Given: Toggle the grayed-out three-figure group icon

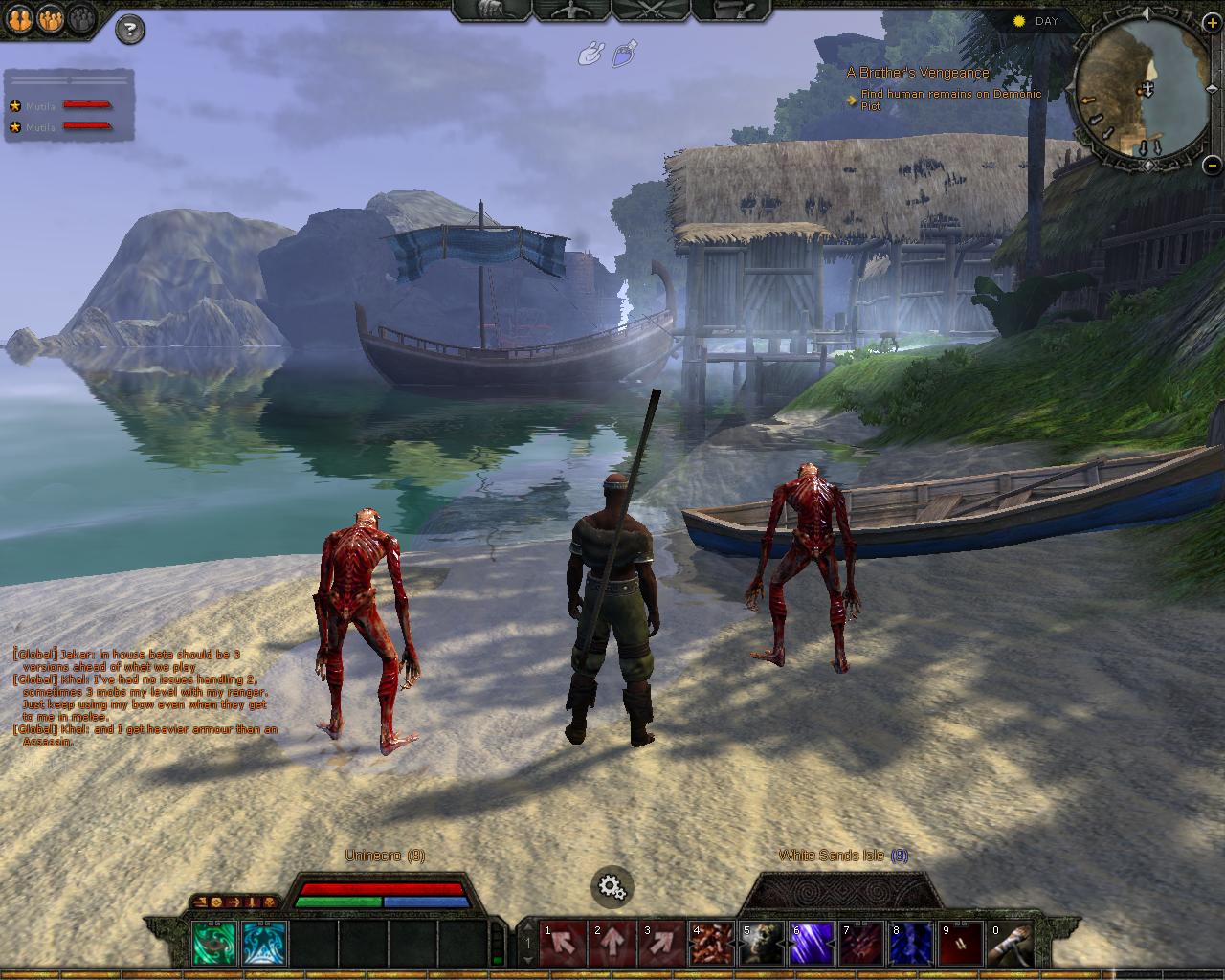Looking at the screenshot, I should 80,20.
